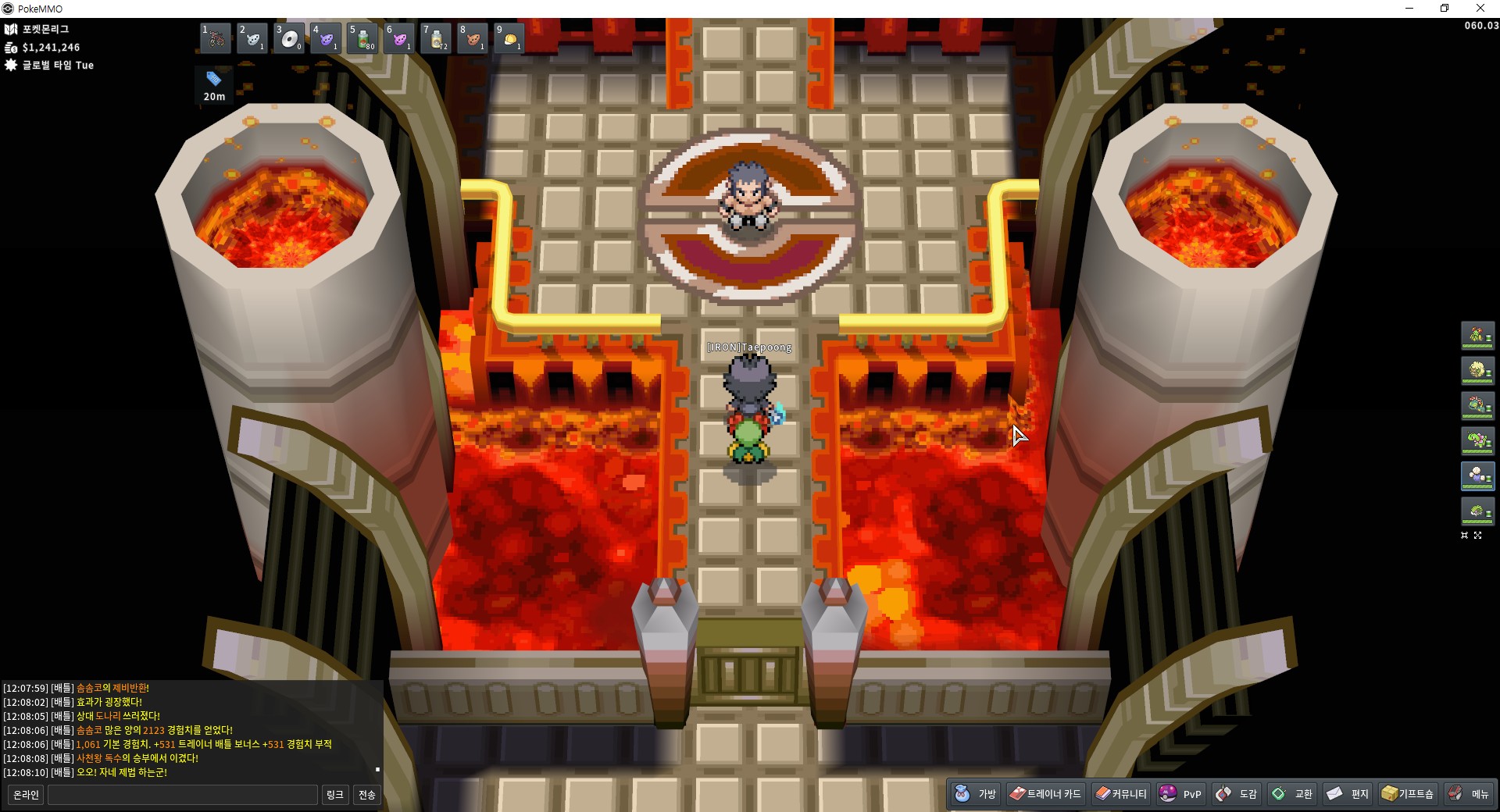The height and width of the screenshot is (812, 1500).
Task: Open the 트레이너 카드 trainer card
Action: tap(1045, 794)
